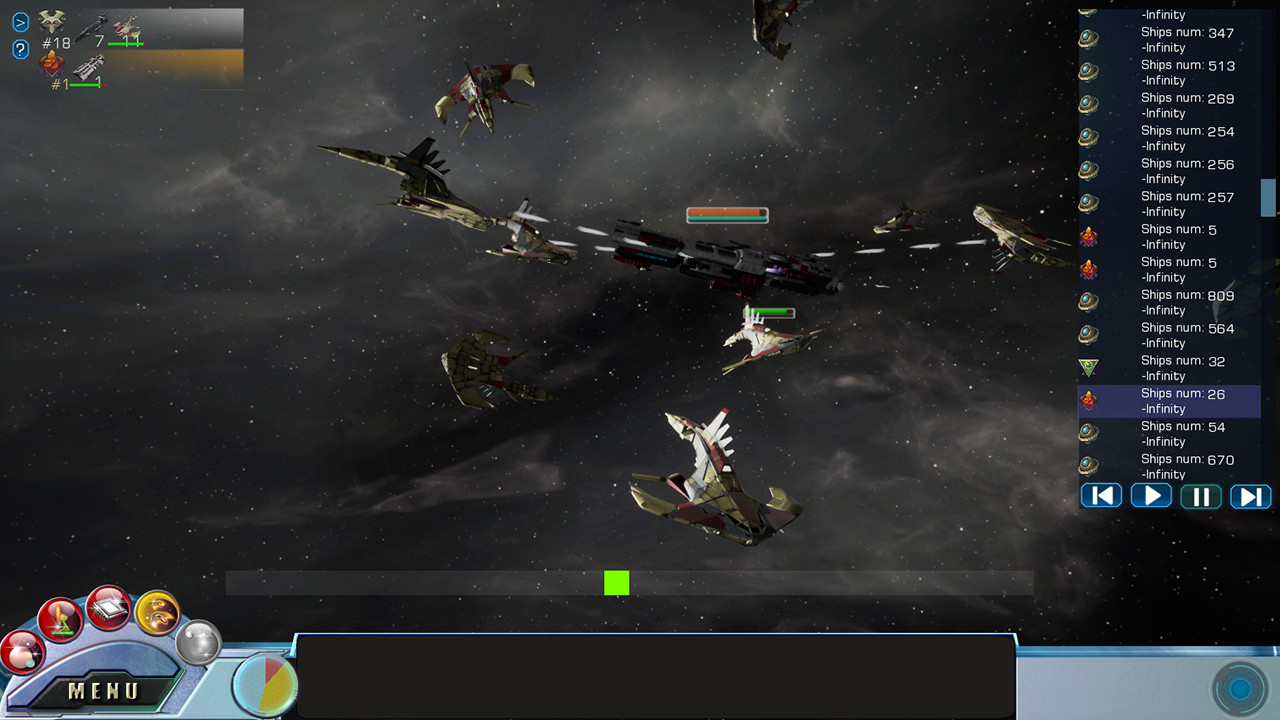Select the entry Ships num: 513
Image resolution: width=1280 pixels, height=720 pixels.
pyautogui.click(x=1180, y=72)
